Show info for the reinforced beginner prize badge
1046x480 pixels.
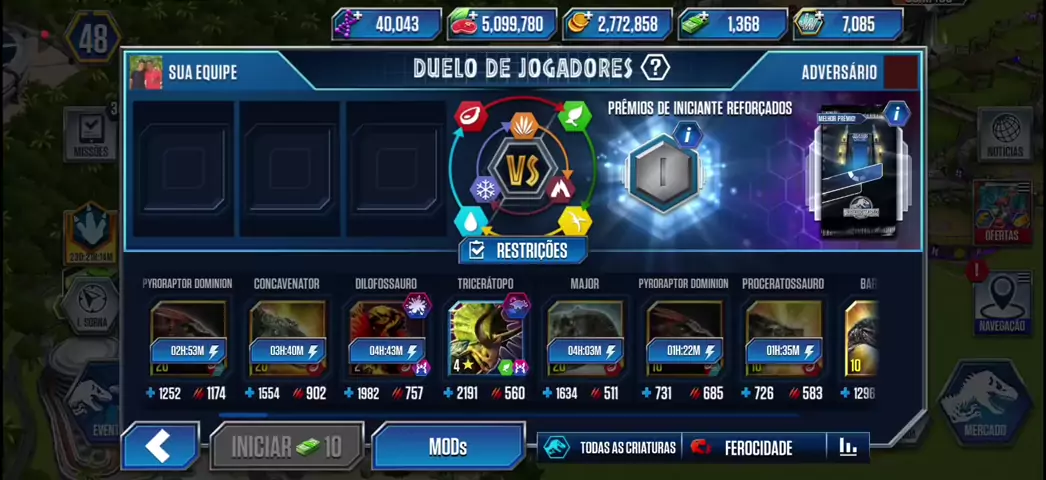point(687,134)
